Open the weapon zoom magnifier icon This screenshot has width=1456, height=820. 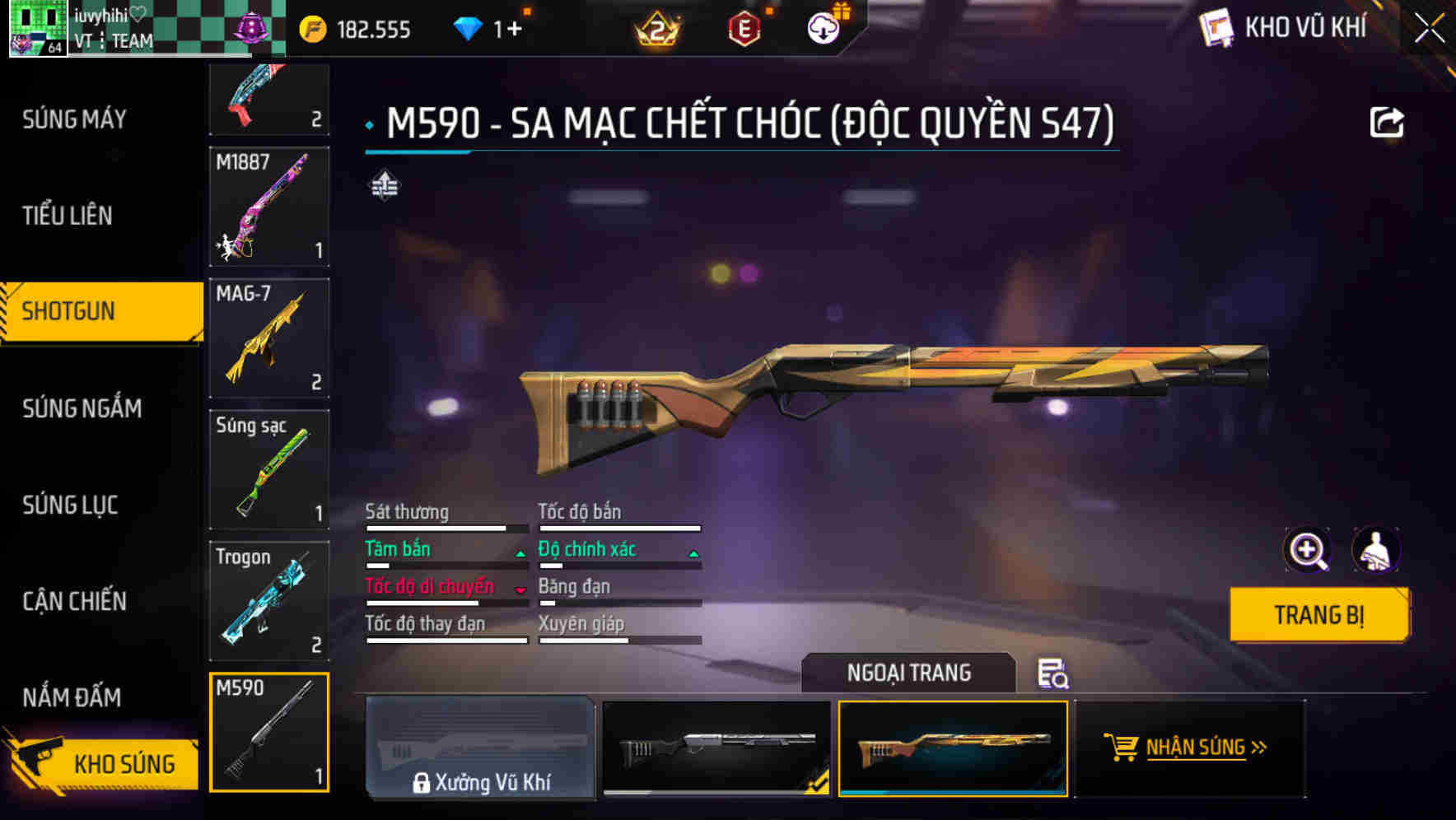tap(1309, 549)
